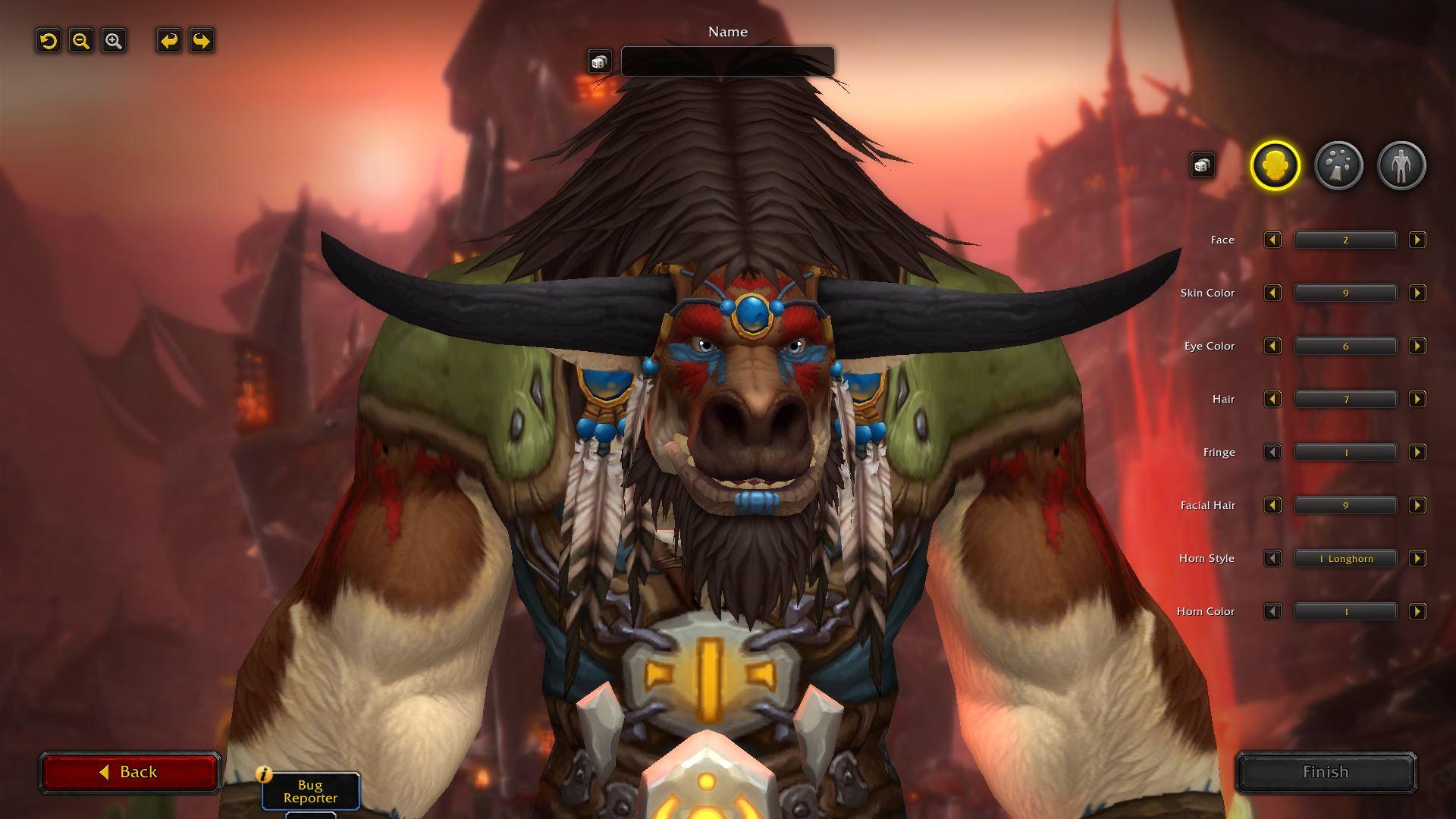This screenshot has height=819, width=1456.
Task: Advance to the next Eye Color
Action: 1418,346
